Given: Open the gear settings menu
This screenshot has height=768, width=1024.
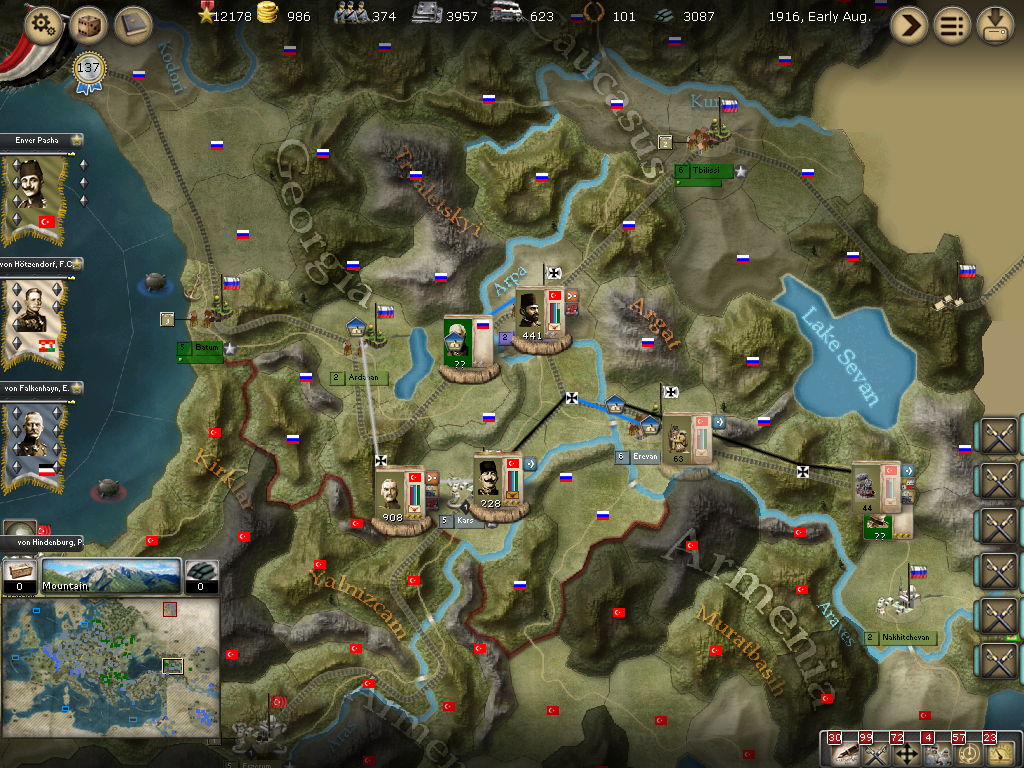Looking at the screenshot, I should tap(43, 25).
